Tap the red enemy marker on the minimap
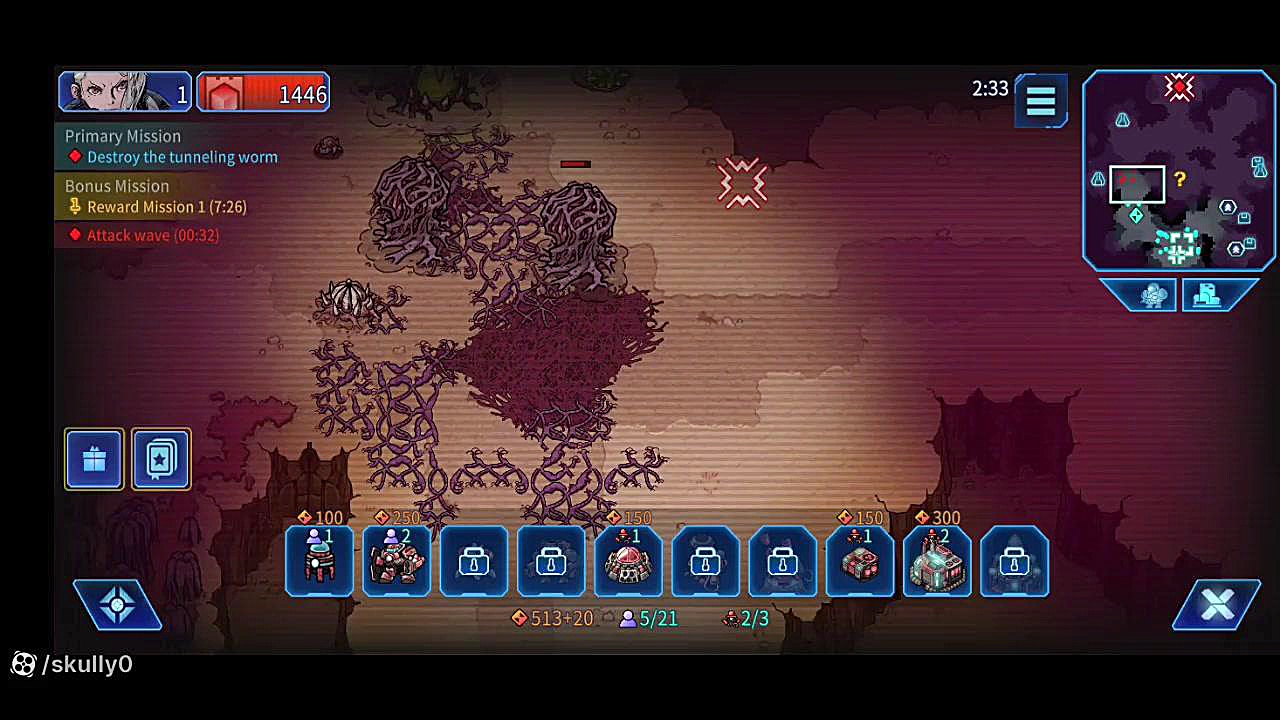 [1179, 88]
